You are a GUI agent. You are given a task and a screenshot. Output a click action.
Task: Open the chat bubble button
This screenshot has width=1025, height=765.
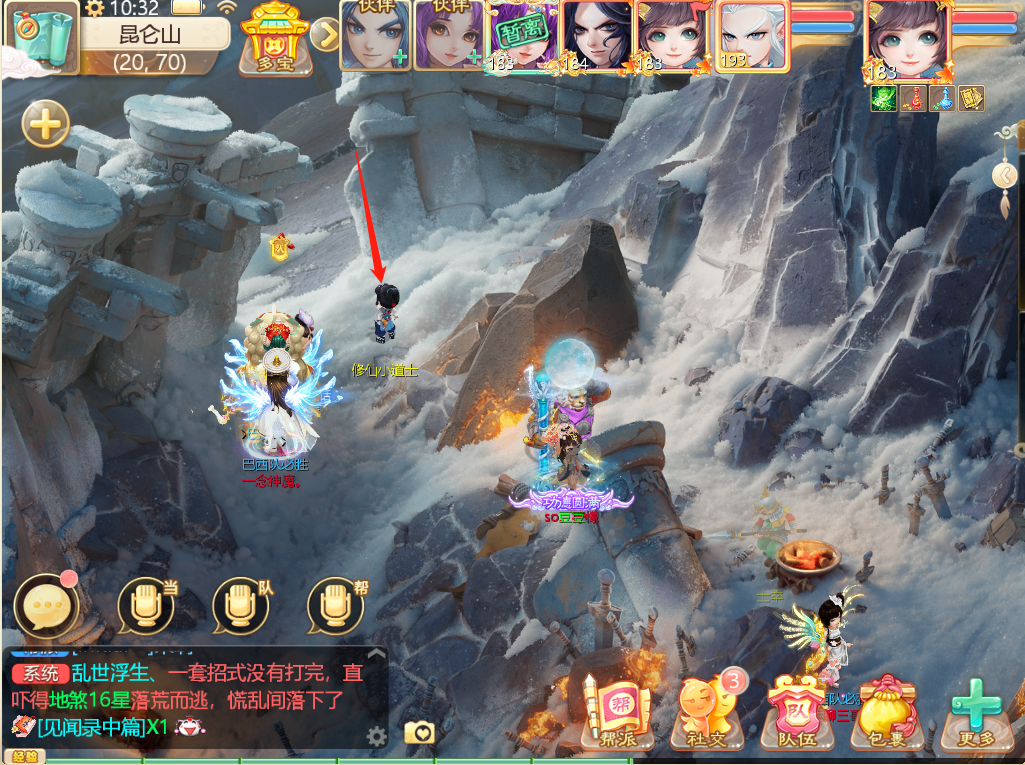tap(45, 605)
